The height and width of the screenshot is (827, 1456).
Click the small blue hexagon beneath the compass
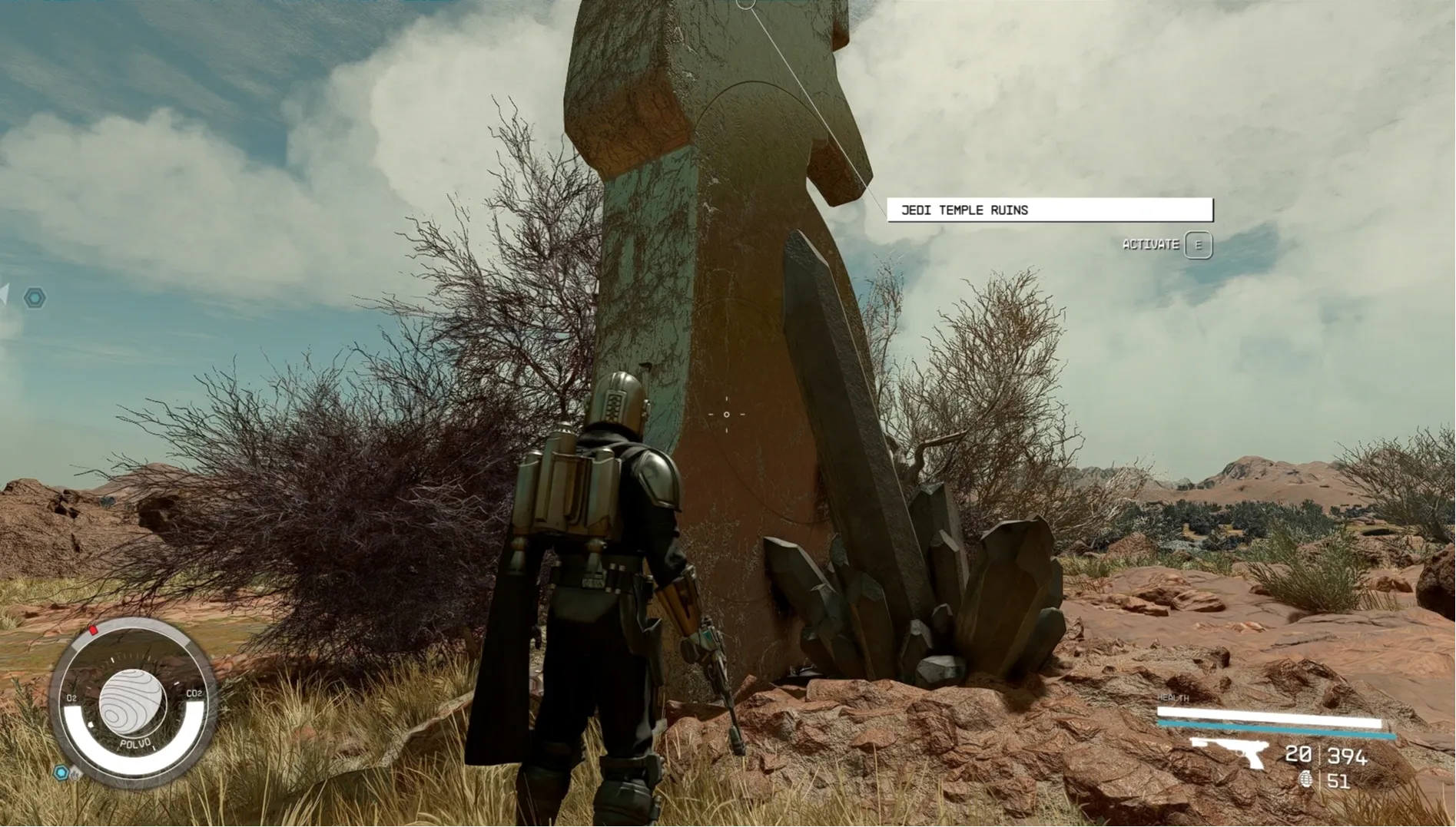click(x=61, y=772)
